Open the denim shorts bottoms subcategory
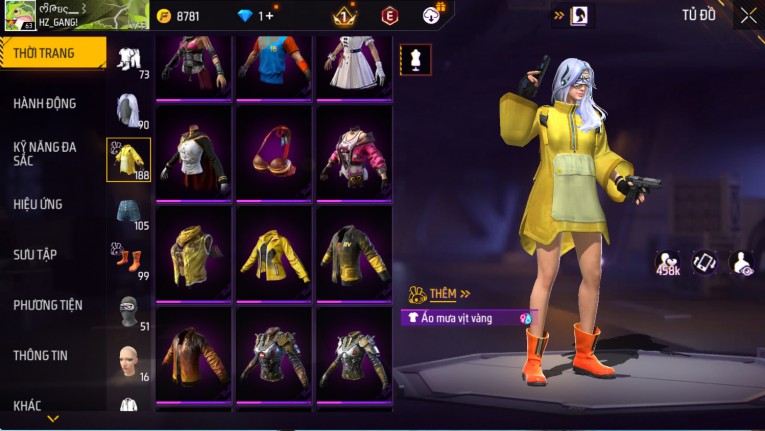 point(128,211)
